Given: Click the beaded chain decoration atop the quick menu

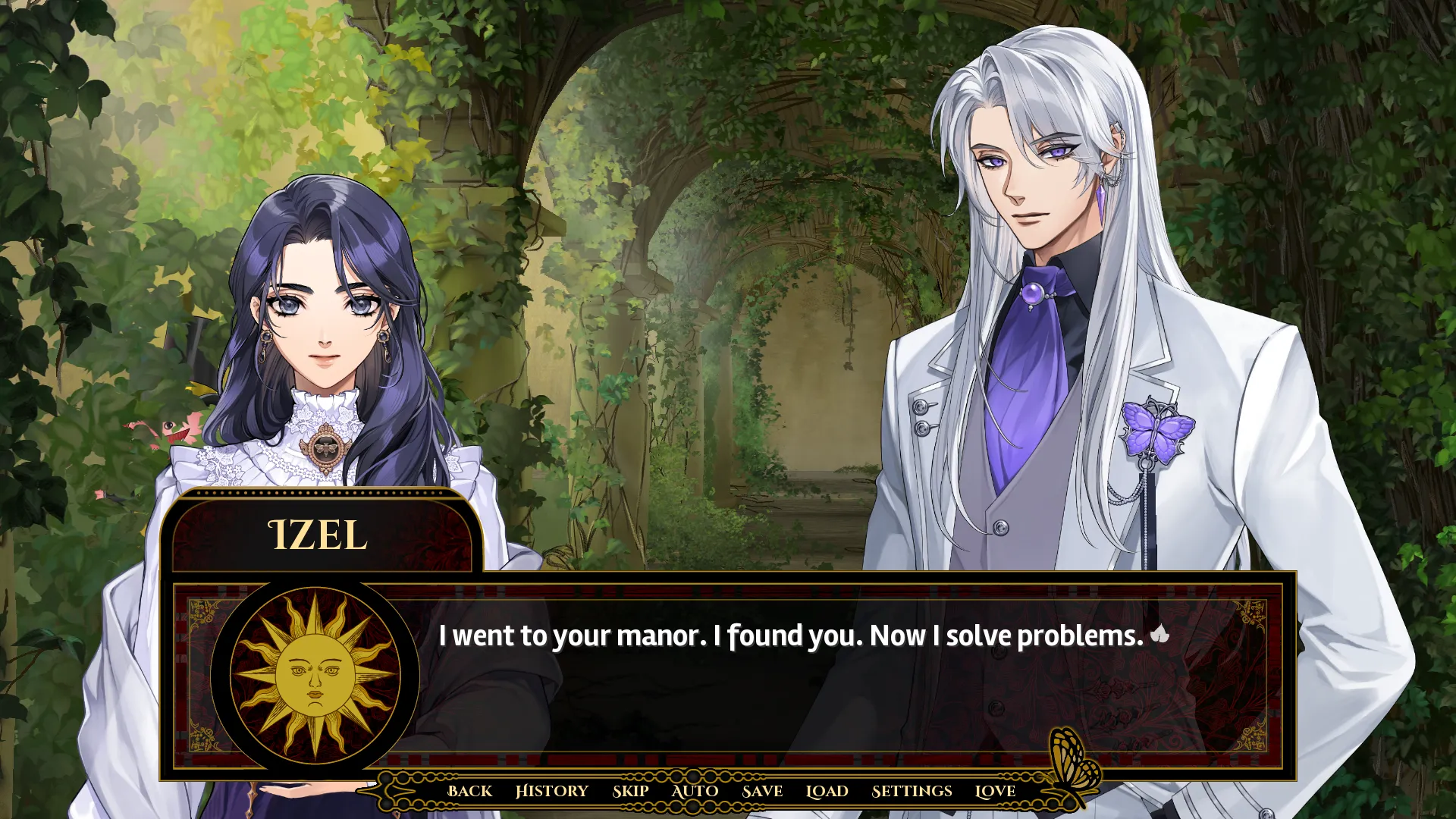Looking at the screenshot, I should click(x=694, y=775).
